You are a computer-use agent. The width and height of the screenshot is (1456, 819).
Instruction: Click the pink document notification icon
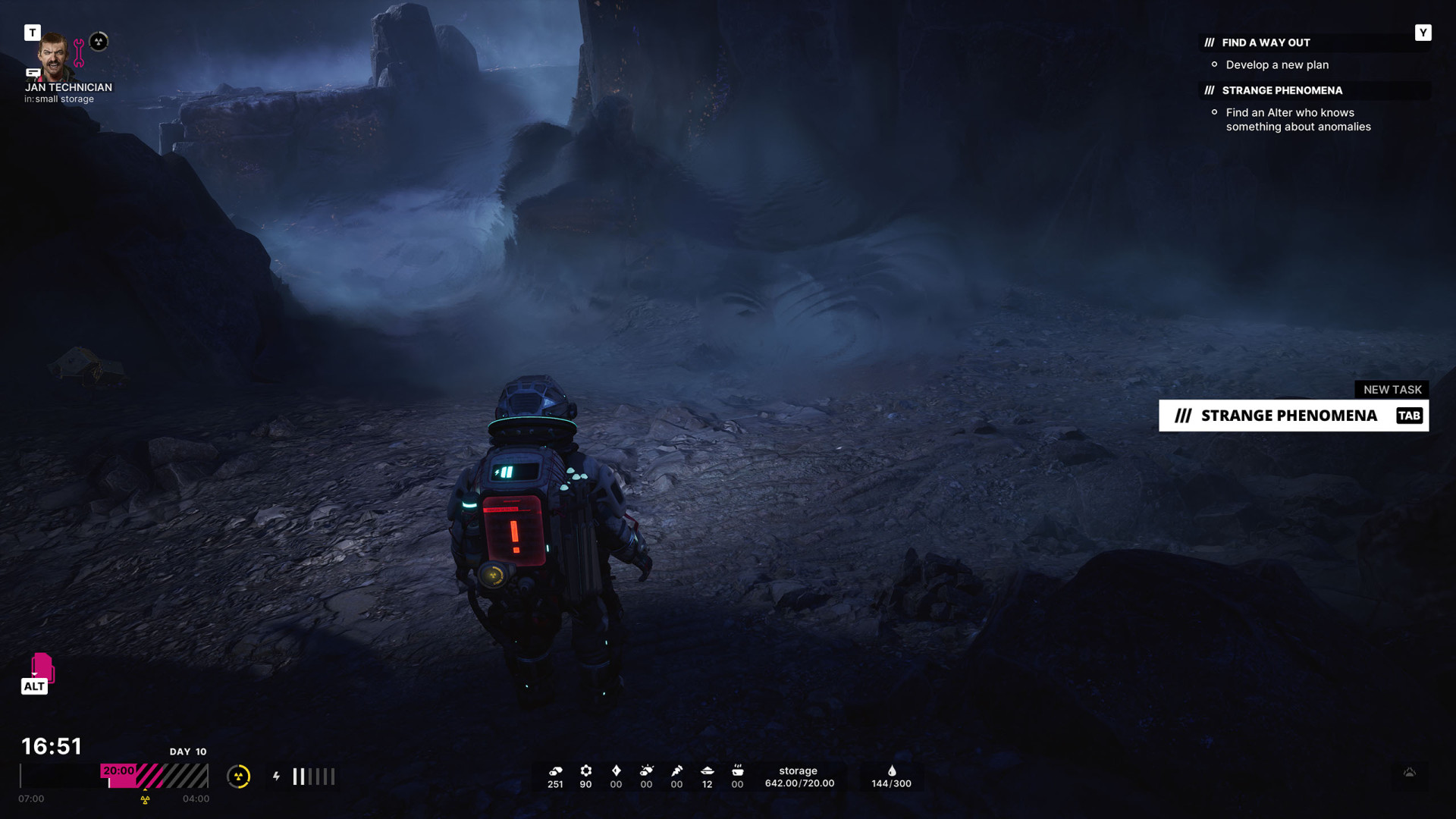coord(42,667)
